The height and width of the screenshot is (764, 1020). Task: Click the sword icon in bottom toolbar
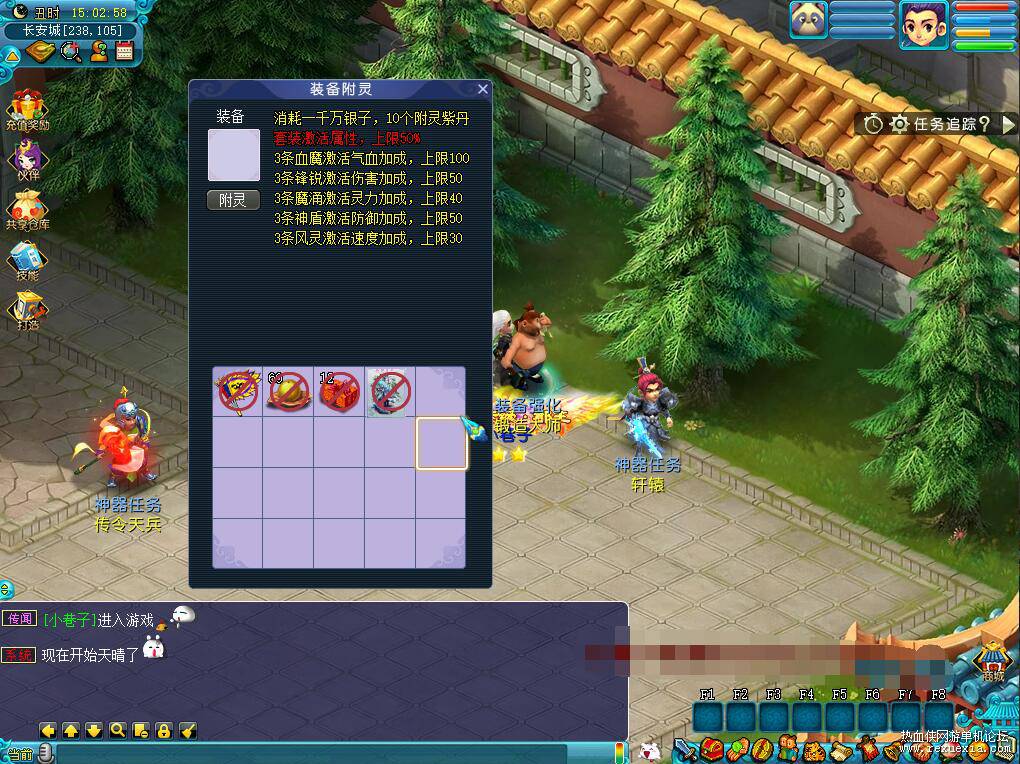pyautogui.click(x=684, y=748)
